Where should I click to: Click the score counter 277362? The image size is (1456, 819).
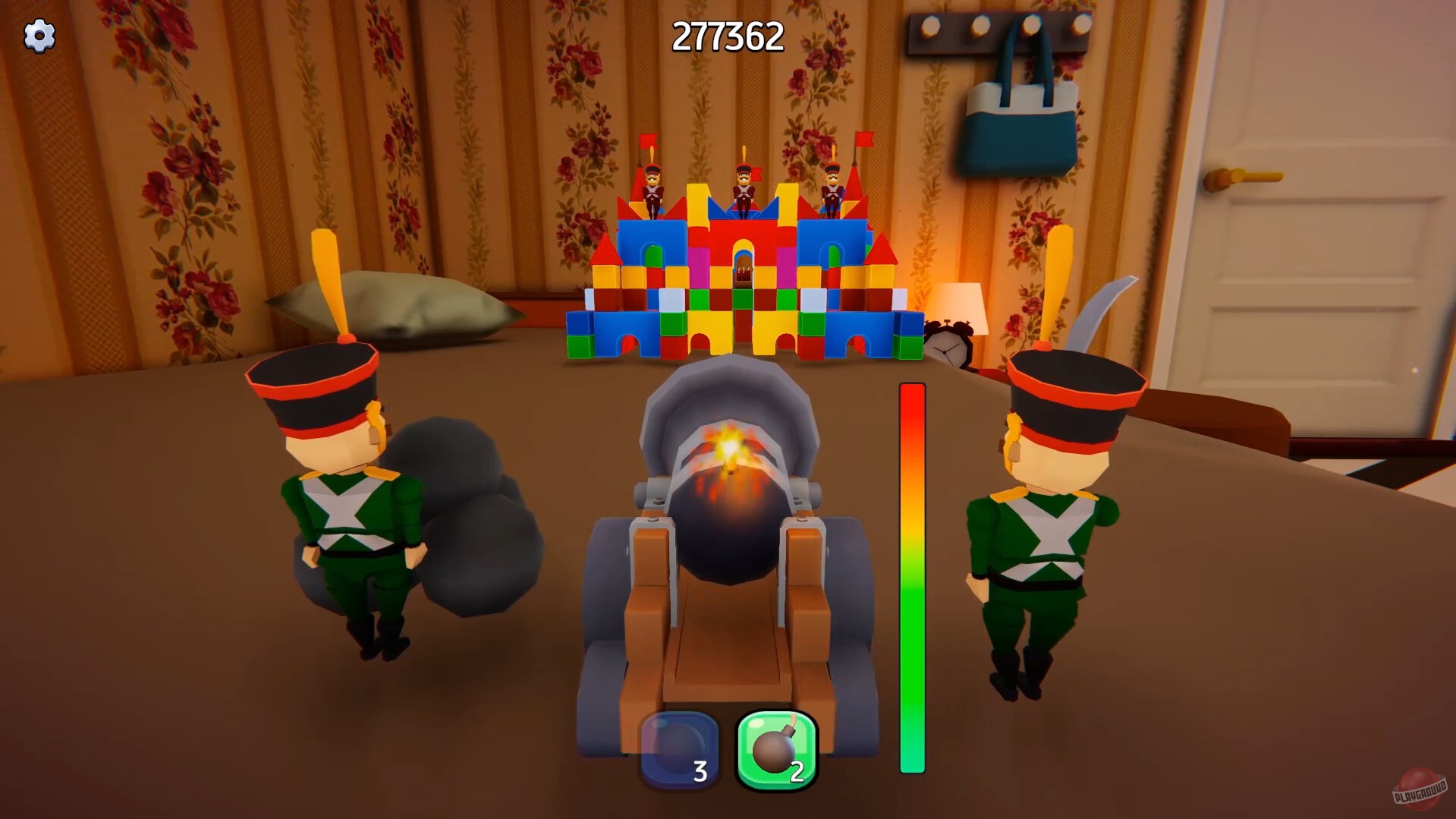click(x=727, y=36)
